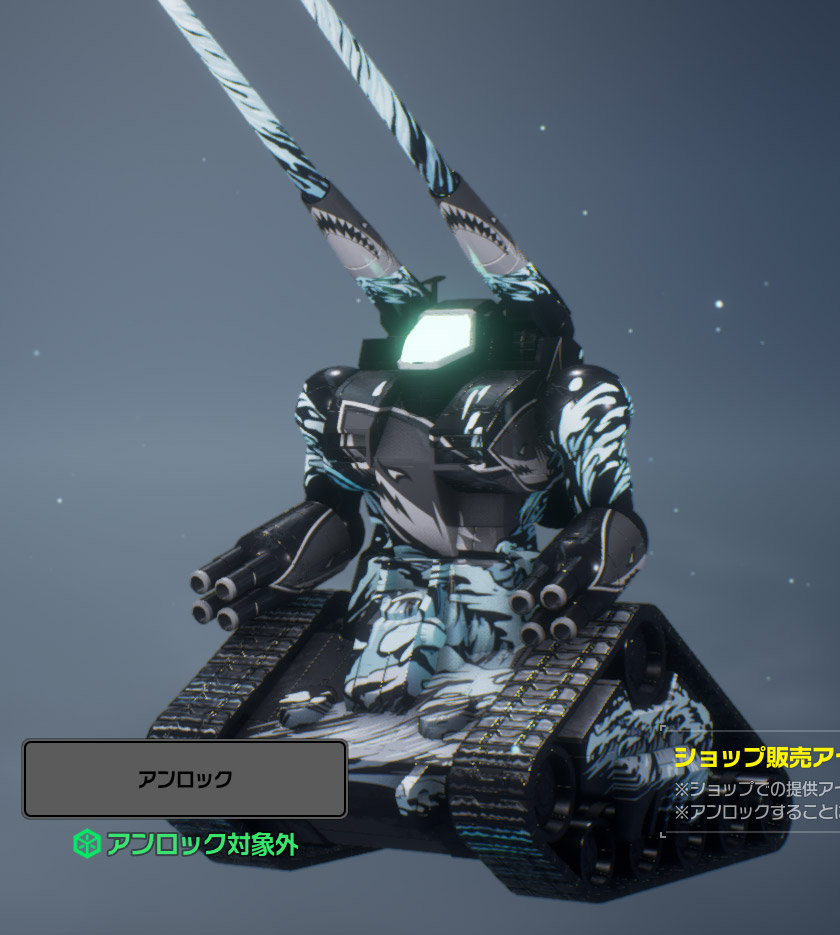
Task: Click the アンロック button
Action: [185, 779]
